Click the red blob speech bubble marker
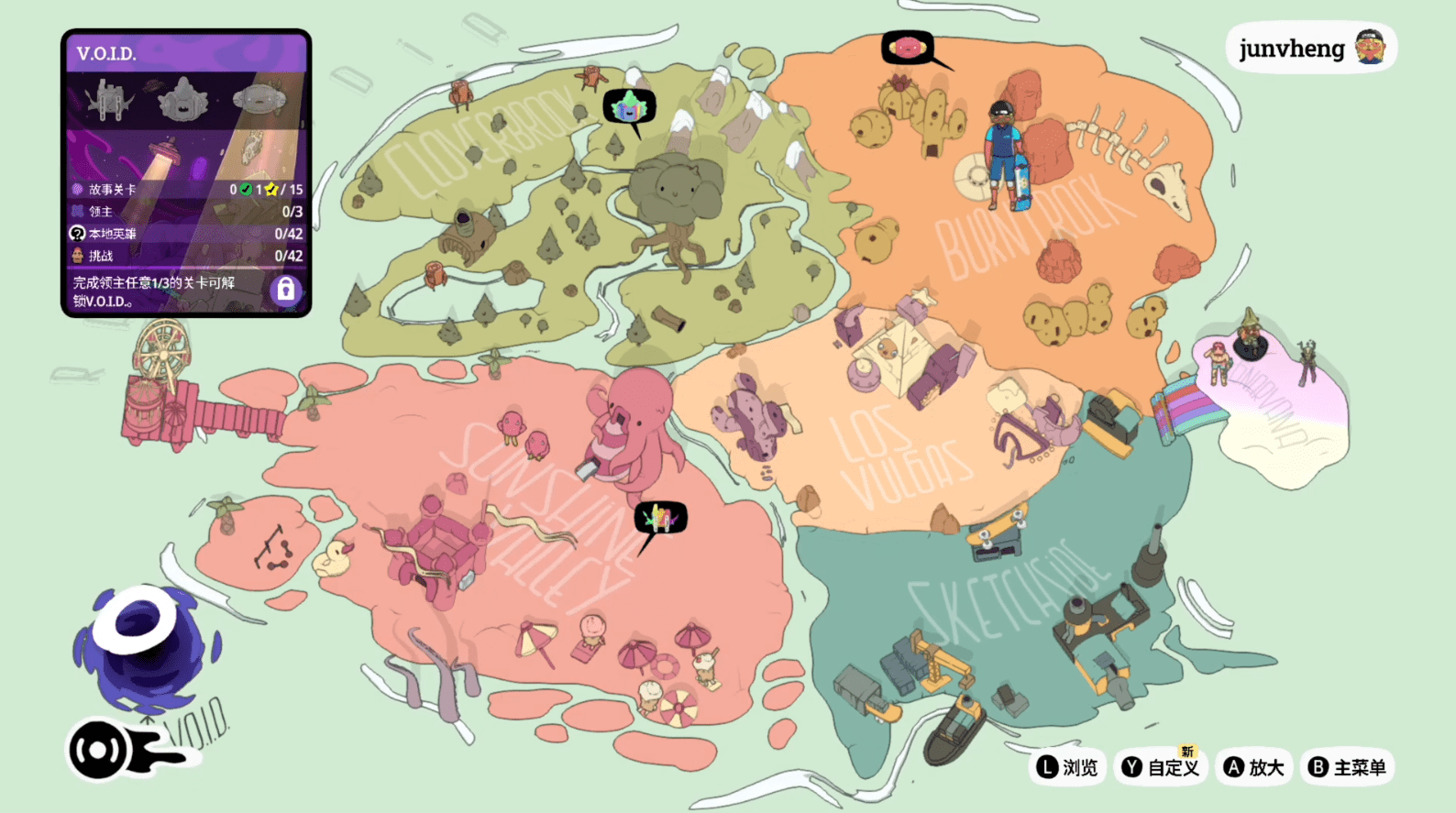 pos(908,48)
